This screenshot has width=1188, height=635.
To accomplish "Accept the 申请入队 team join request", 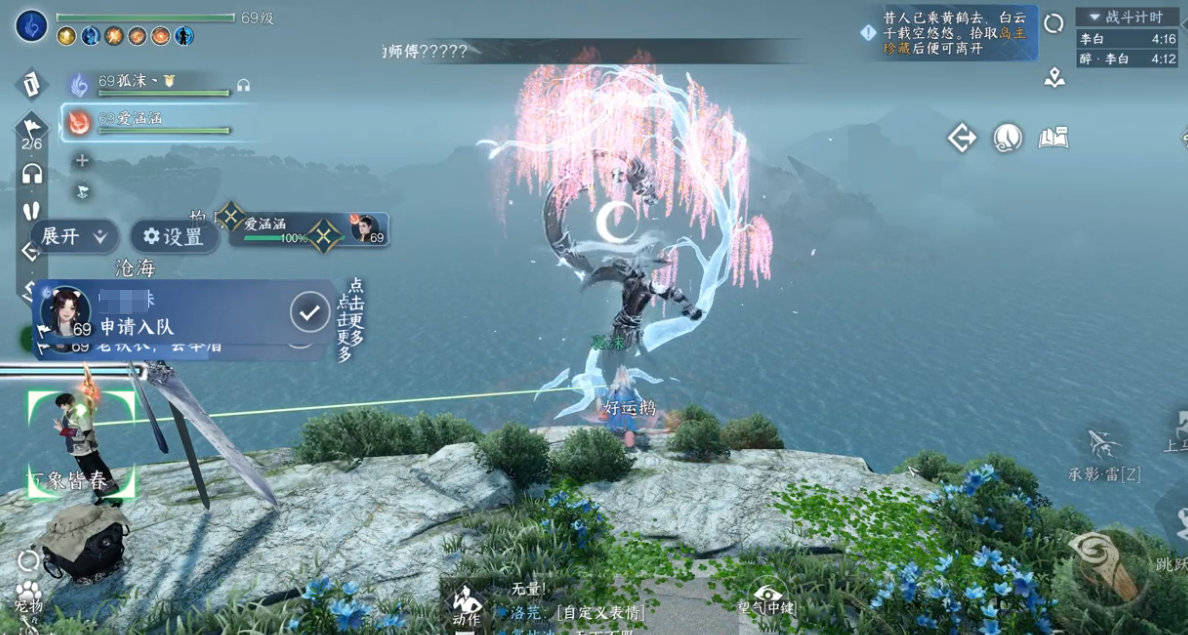I will [x=310, y=313].
